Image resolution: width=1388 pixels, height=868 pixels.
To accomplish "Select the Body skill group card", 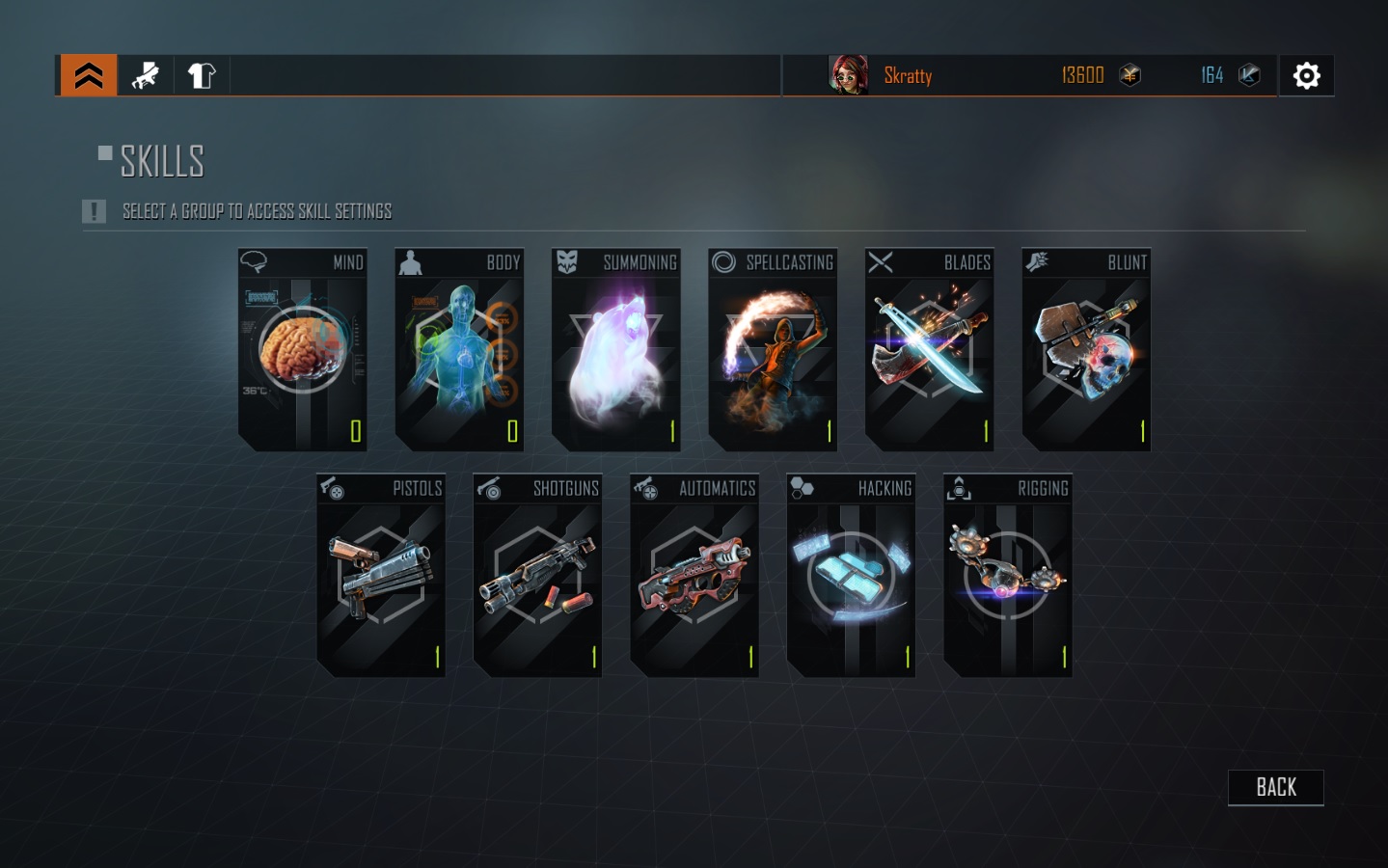I will click(x=459, y=350).
